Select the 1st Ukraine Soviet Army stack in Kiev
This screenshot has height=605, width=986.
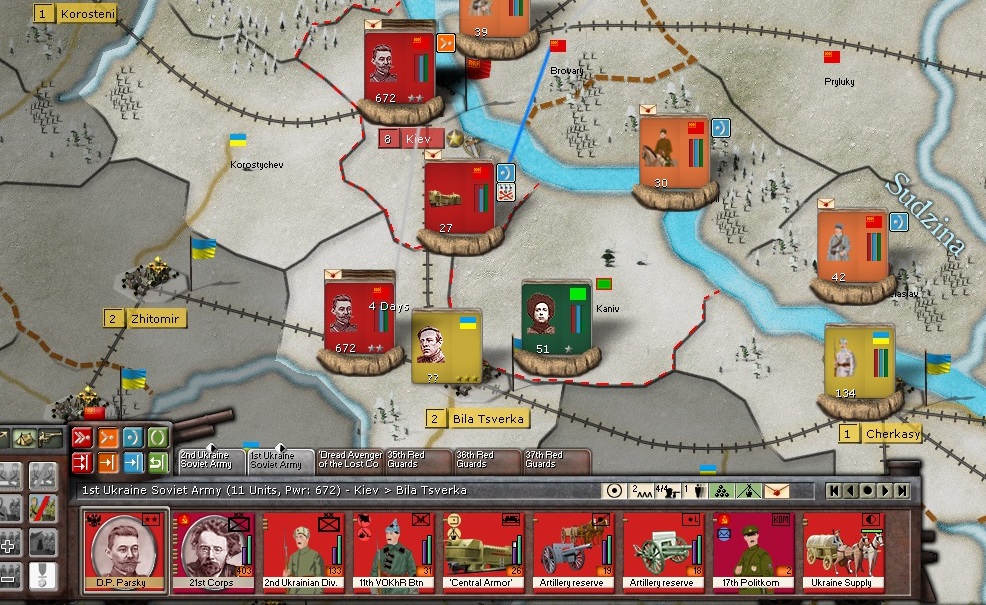tap(399, 63)
